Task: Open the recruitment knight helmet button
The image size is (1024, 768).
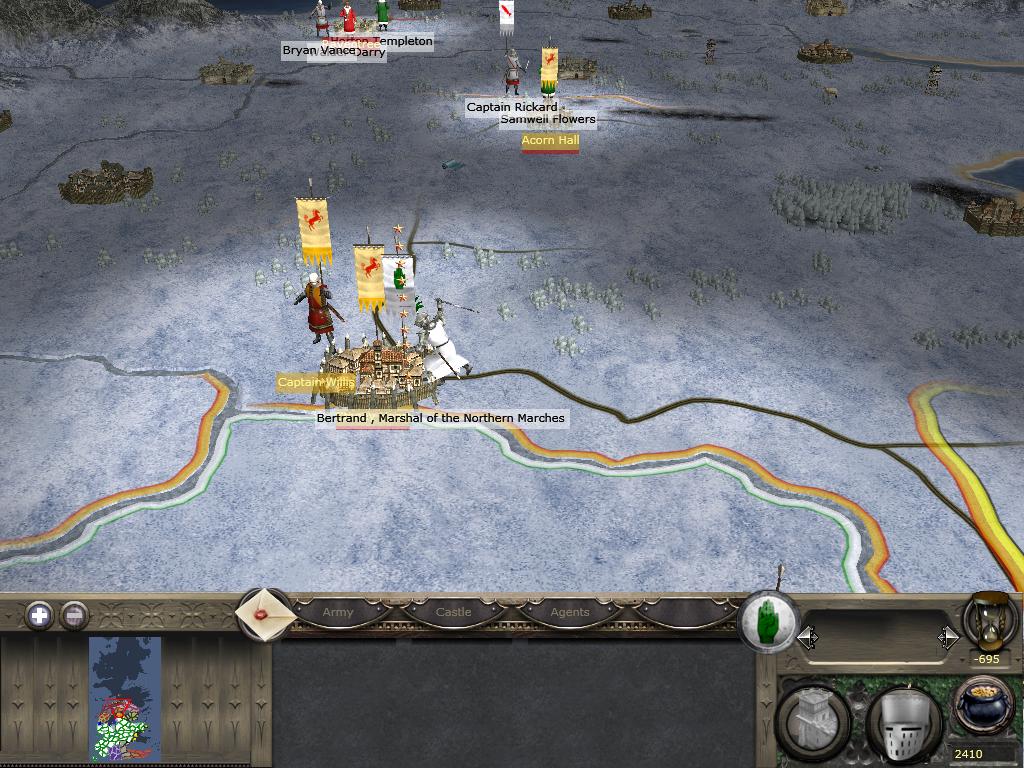Action: 904,722
